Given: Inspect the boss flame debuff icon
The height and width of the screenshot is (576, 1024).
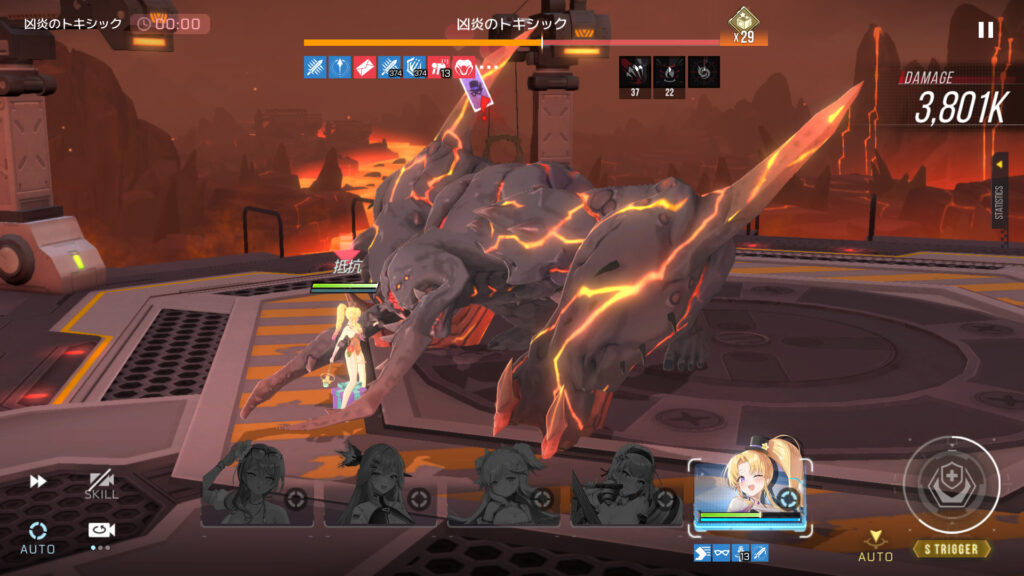Looking at the screenshot, I should pyautogui.click(x=669, y=72).
